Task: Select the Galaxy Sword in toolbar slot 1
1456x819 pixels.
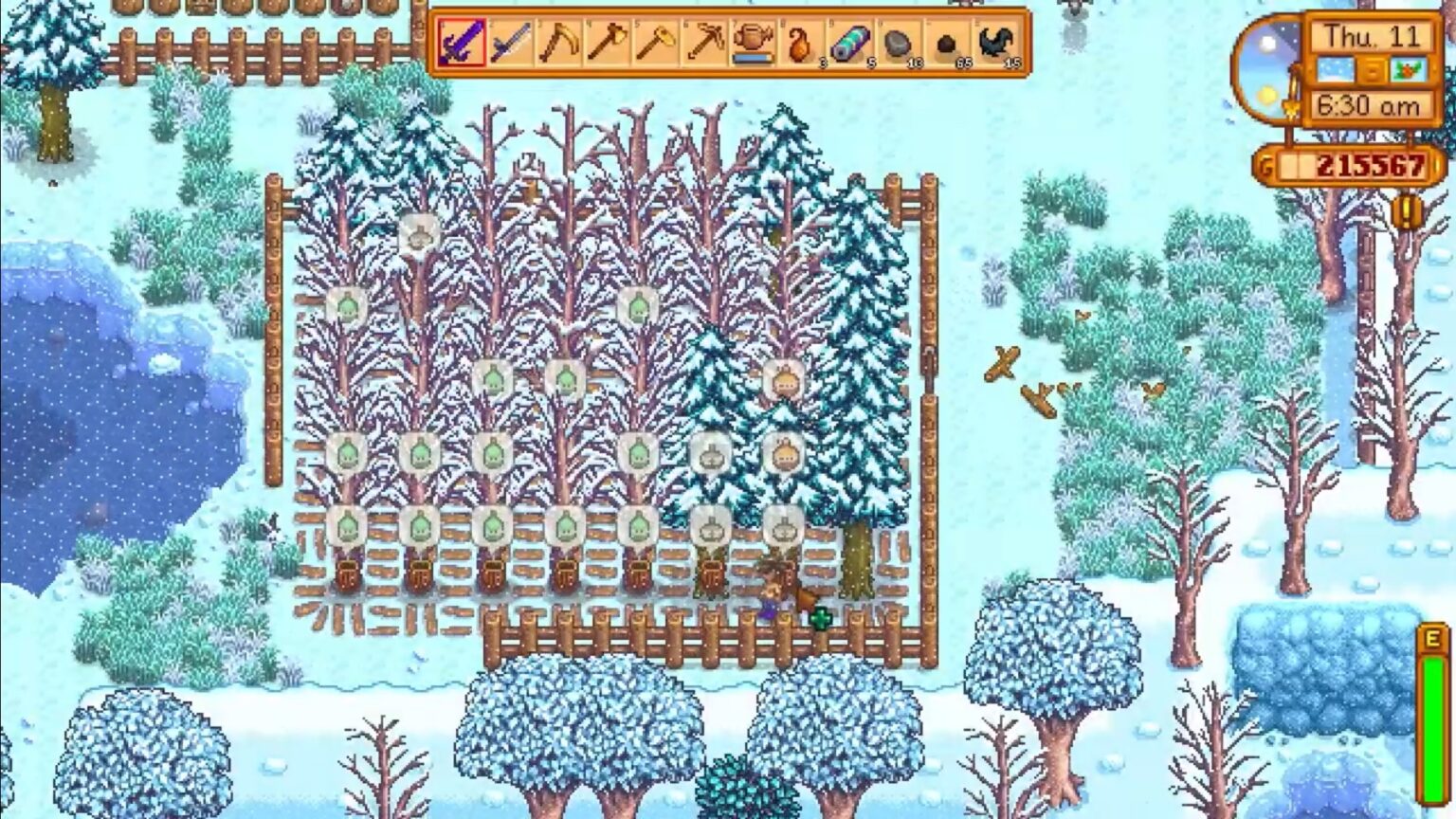Action: 461,43
